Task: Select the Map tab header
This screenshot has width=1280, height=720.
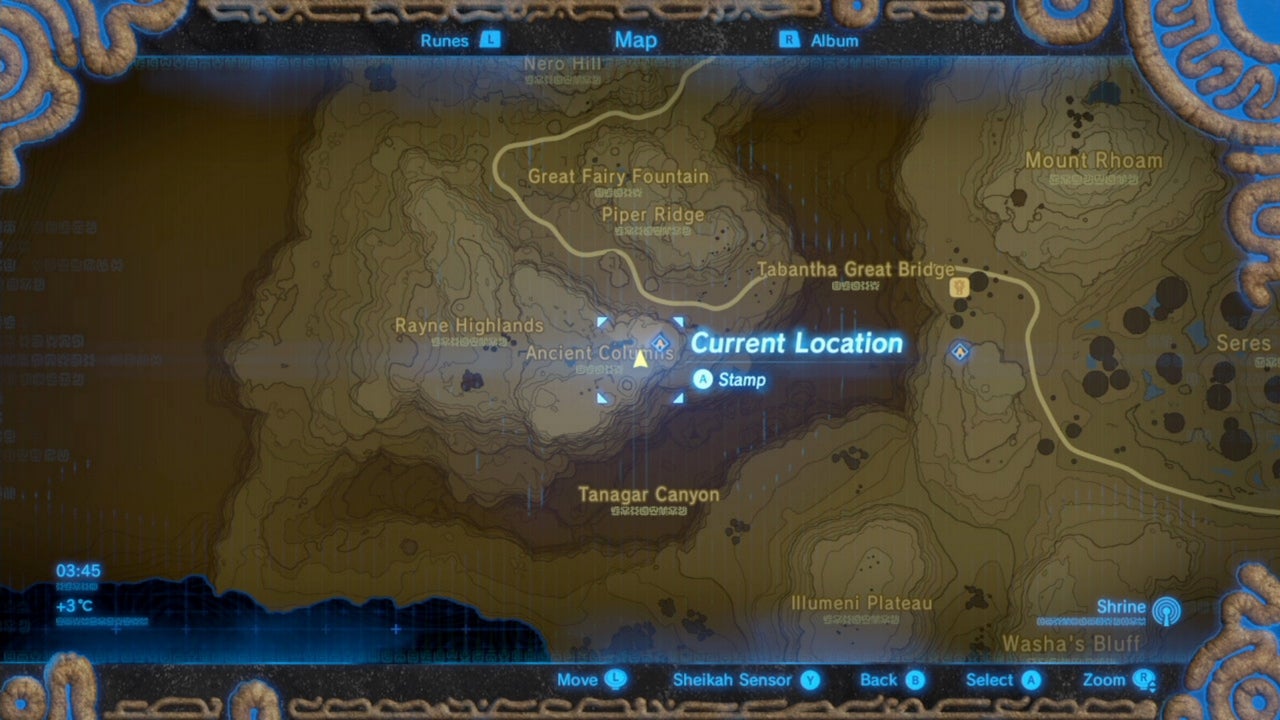Action: (635, 40)
